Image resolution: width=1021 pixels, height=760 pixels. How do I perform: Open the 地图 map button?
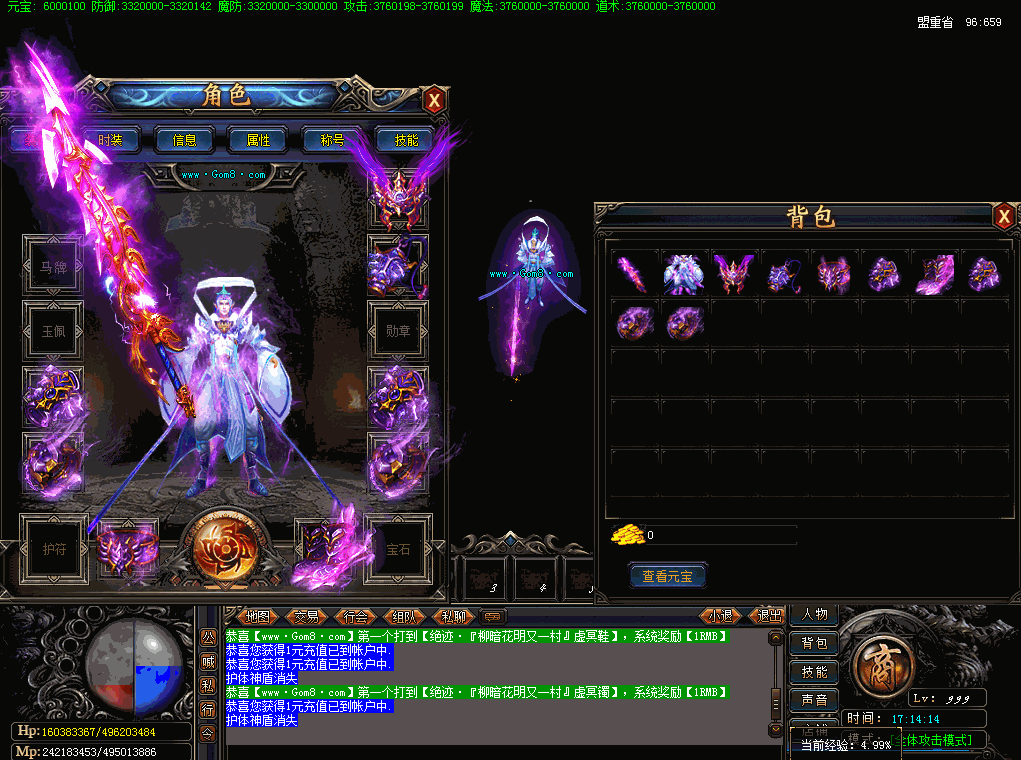tap(257, 617)
